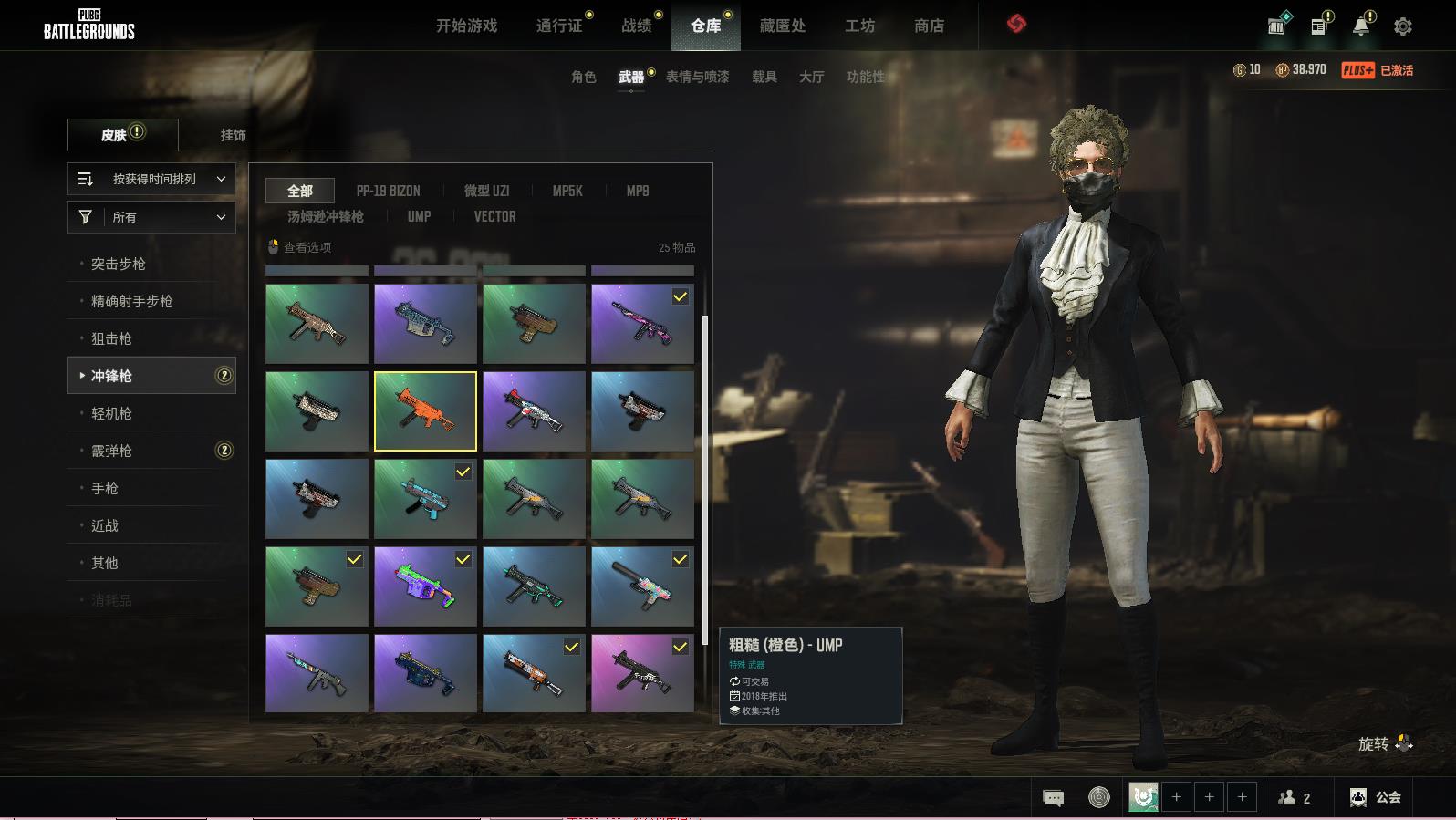
Task: Switch to the 通行证 pass tab
Action: click(x=559, y=26)
